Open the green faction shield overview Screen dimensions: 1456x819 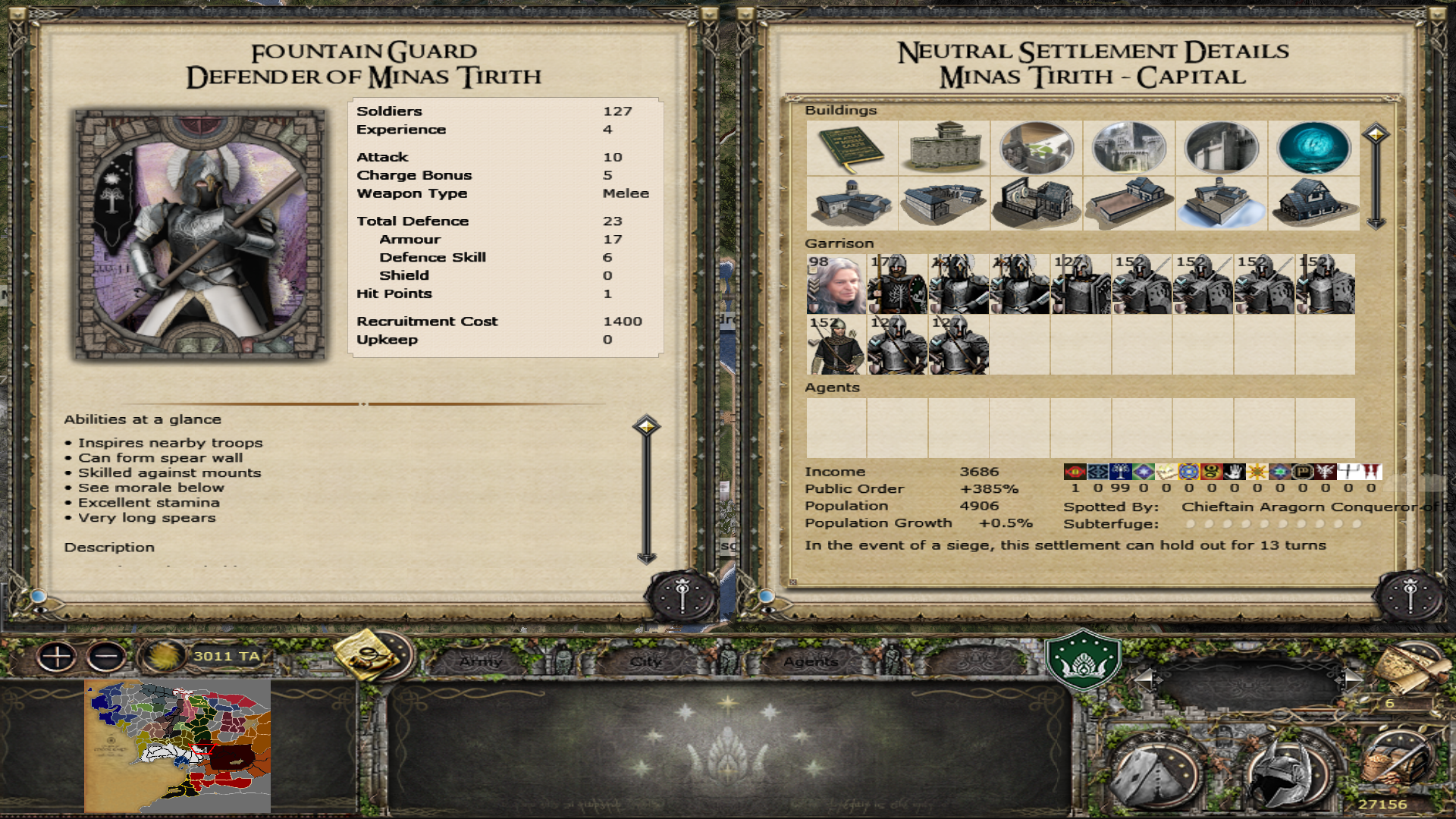tap(1082, 658)
